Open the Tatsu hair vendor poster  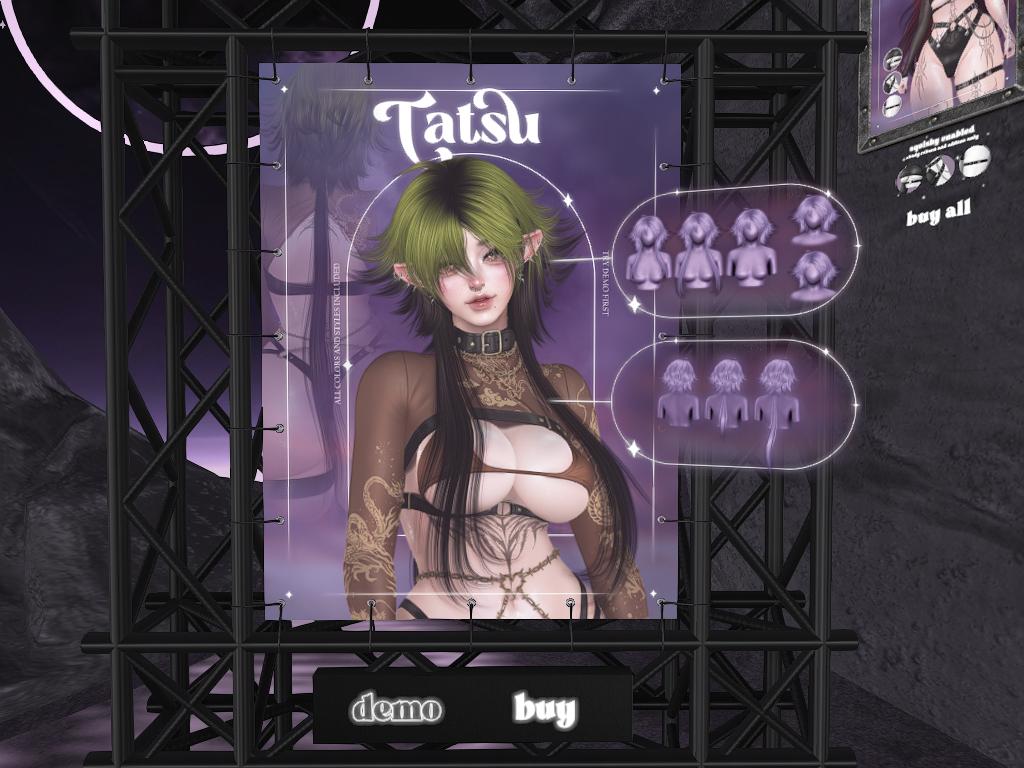pos(470,340)
